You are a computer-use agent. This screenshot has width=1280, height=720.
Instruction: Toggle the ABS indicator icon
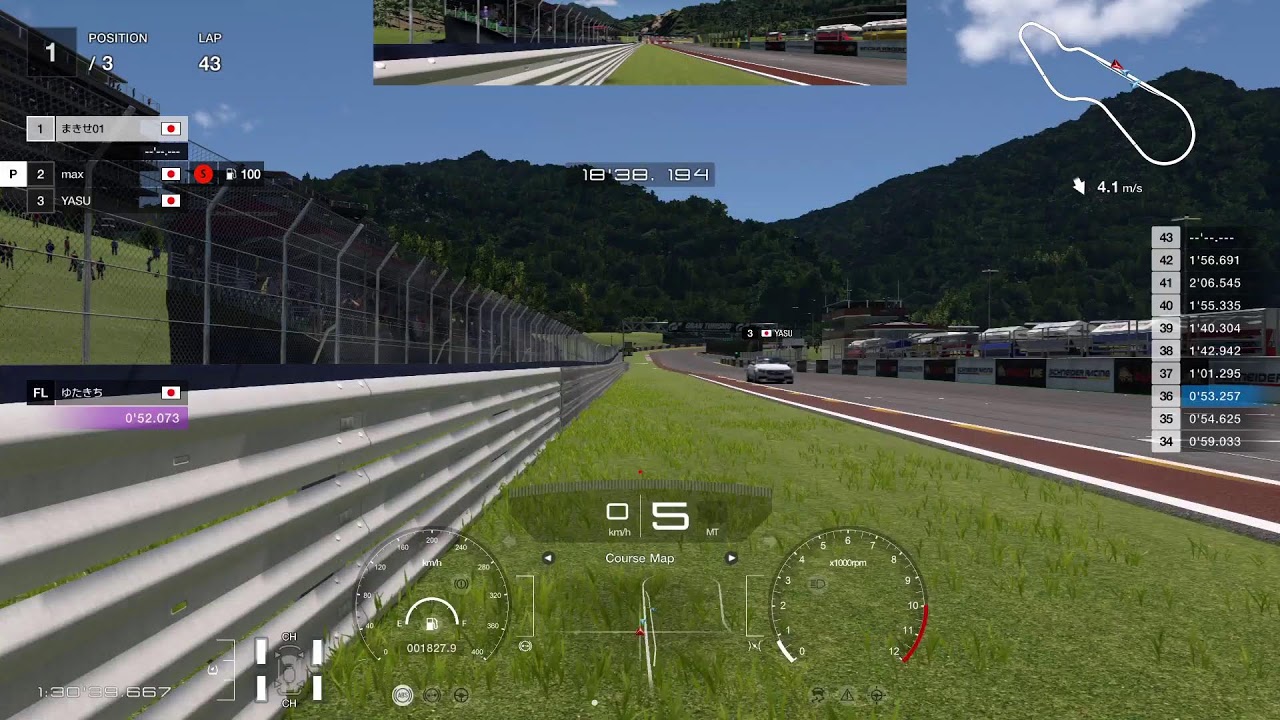(x=402, y=694)
